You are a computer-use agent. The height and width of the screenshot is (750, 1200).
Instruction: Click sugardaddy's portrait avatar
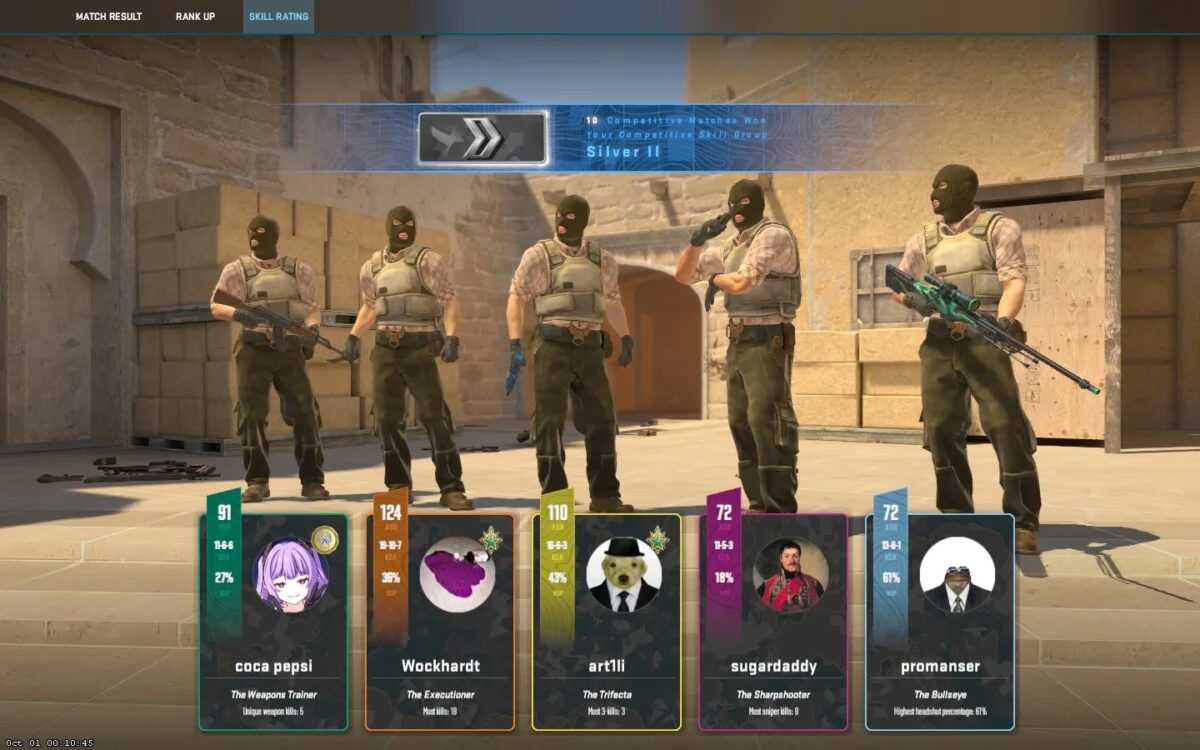tap(791, 574)
